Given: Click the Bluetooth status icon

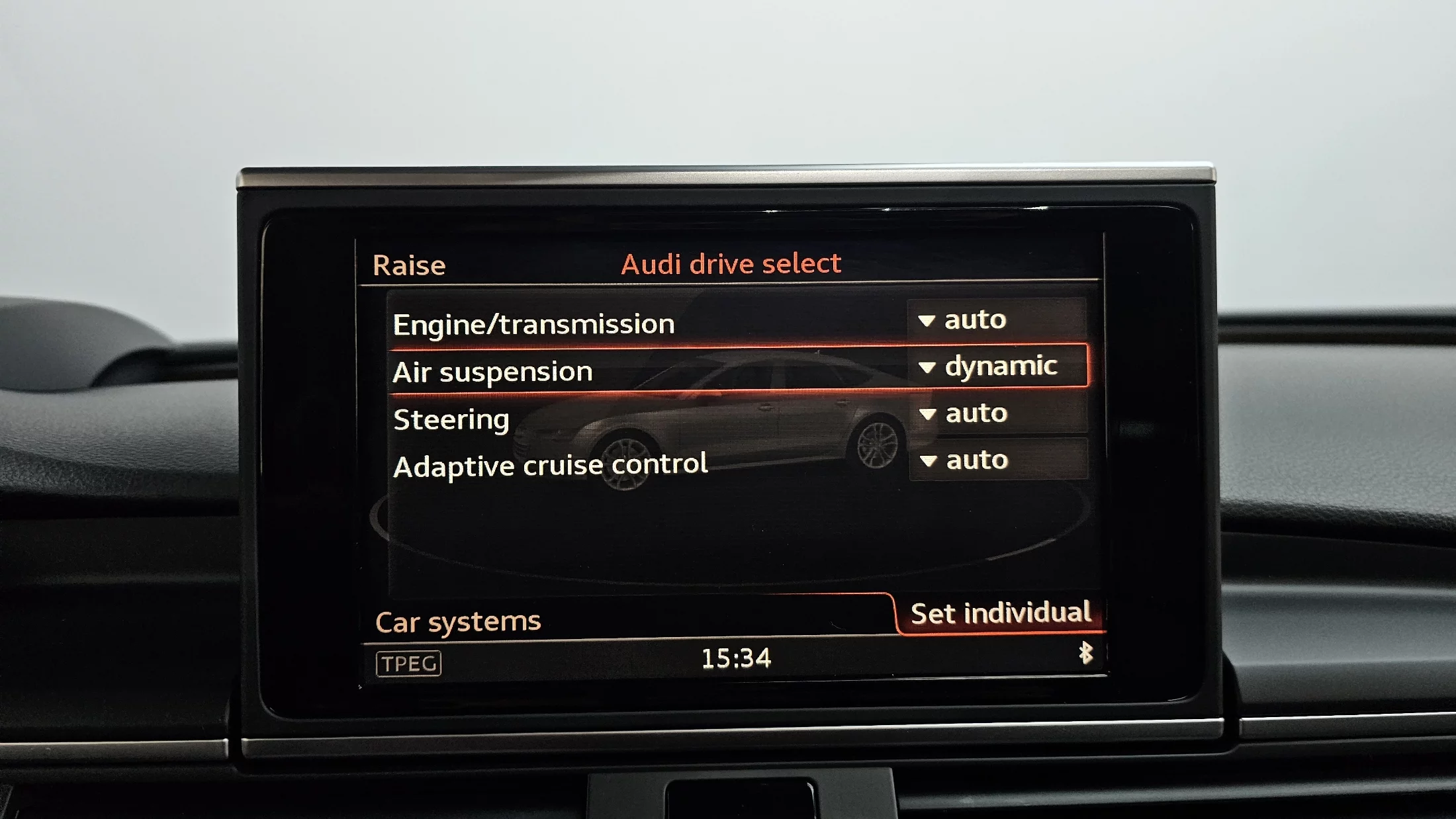Looking at the screenshot, I should [1085, 653].
